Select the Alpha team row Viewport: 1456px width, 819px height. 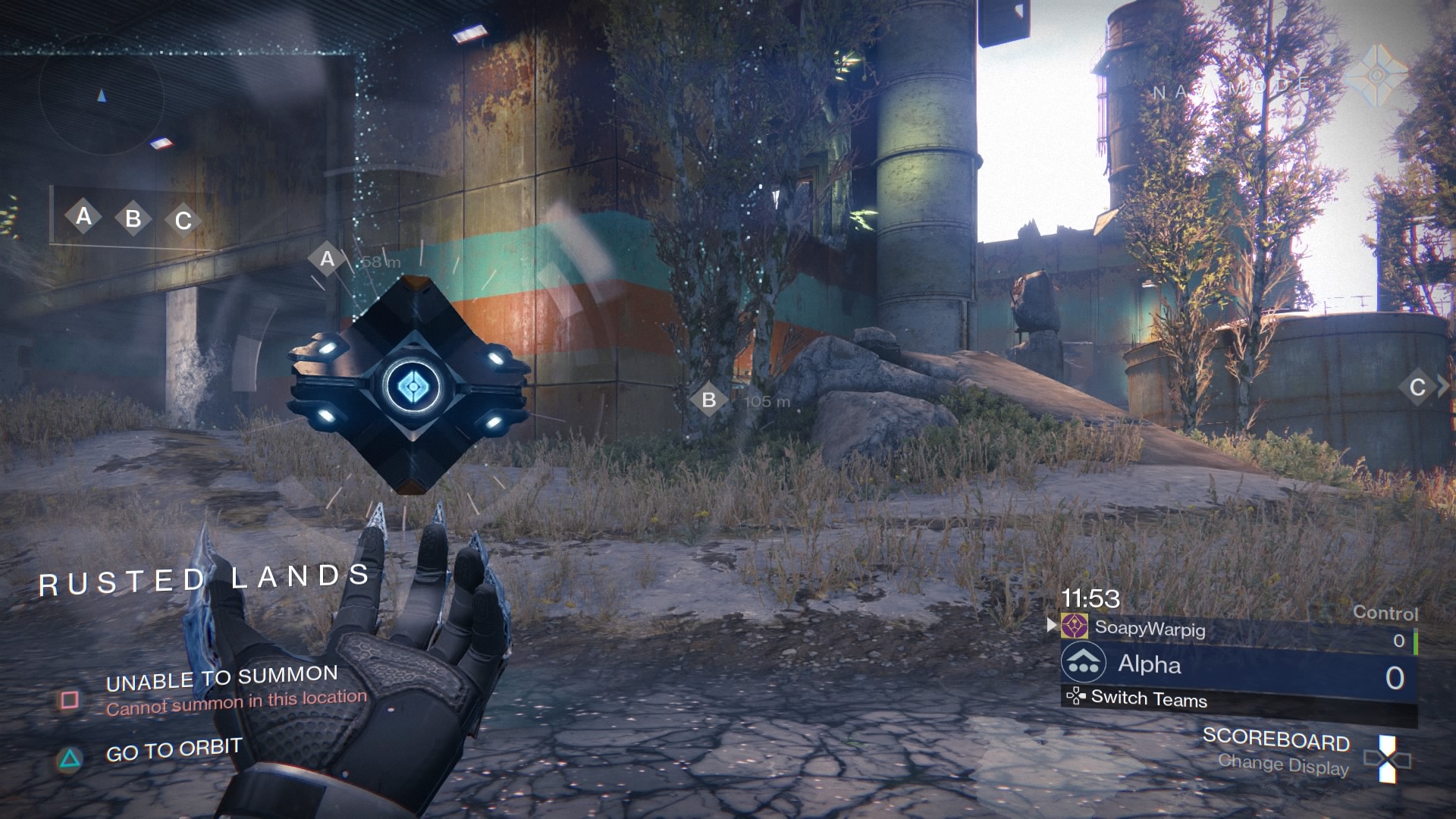coord(1238,665)
